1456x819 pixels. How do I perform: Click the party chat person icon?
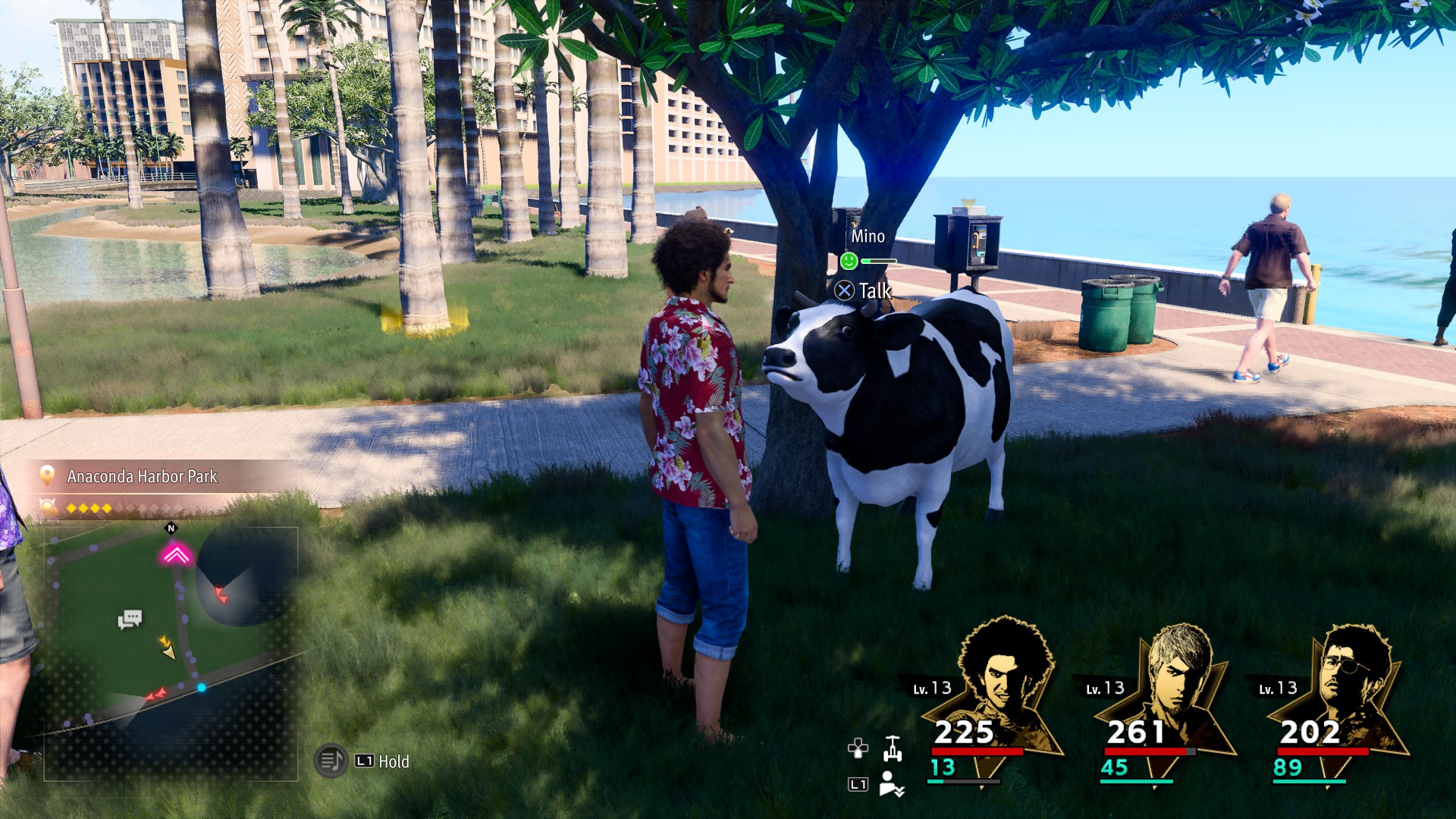point(891,784)
